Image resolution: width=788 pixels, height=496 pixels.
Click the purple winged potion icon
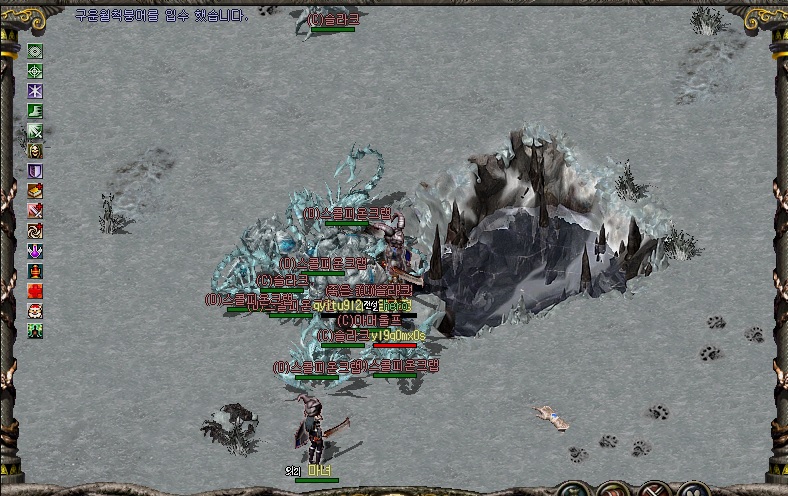pyautogui.click(x=35, y=251)
